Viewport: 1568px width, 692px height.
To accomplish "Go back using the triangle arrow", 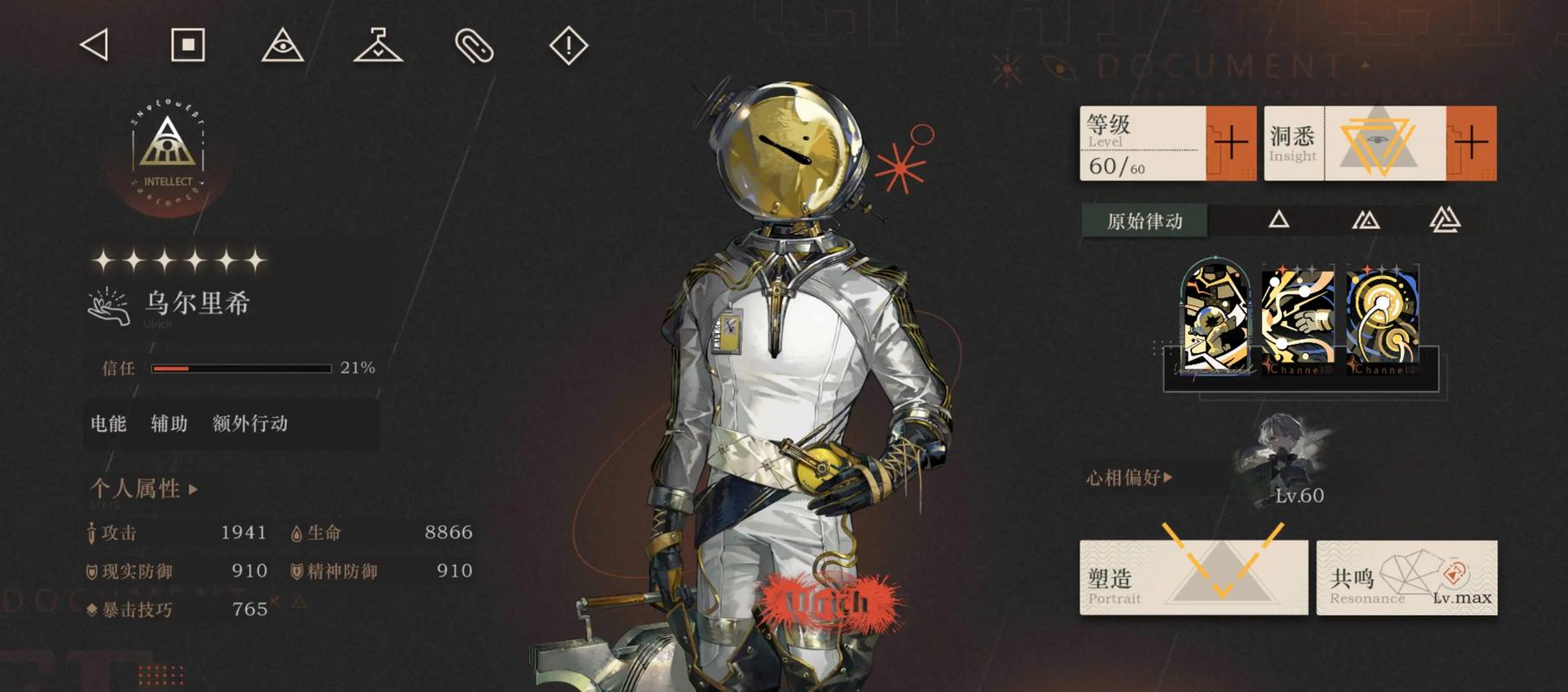I will tap(94, 45).
